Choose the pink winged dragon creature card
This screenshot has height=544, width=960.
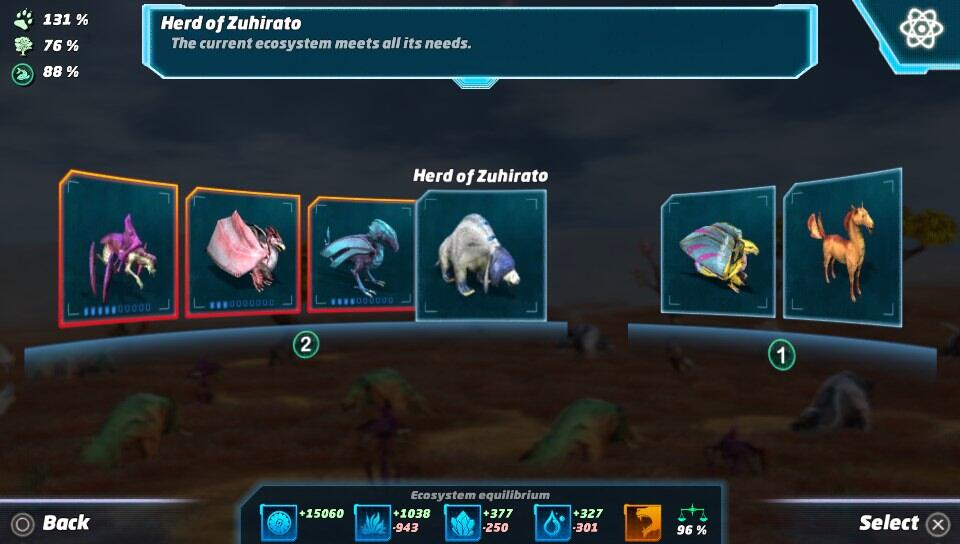pos(243,252)
